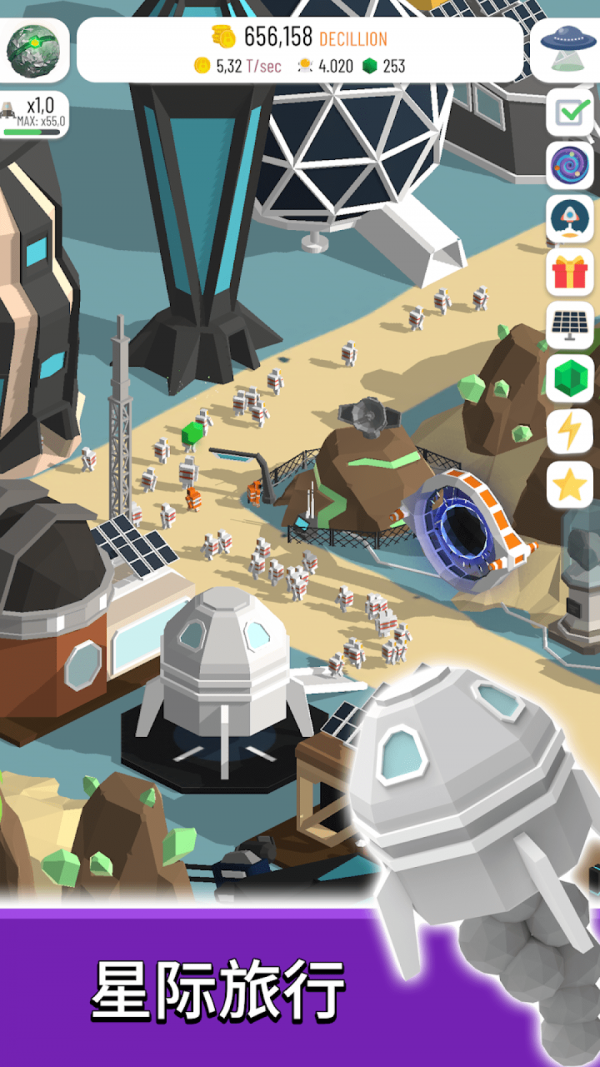
Task: Open the purple galaxy swirl menu
Action: [570, 166]
